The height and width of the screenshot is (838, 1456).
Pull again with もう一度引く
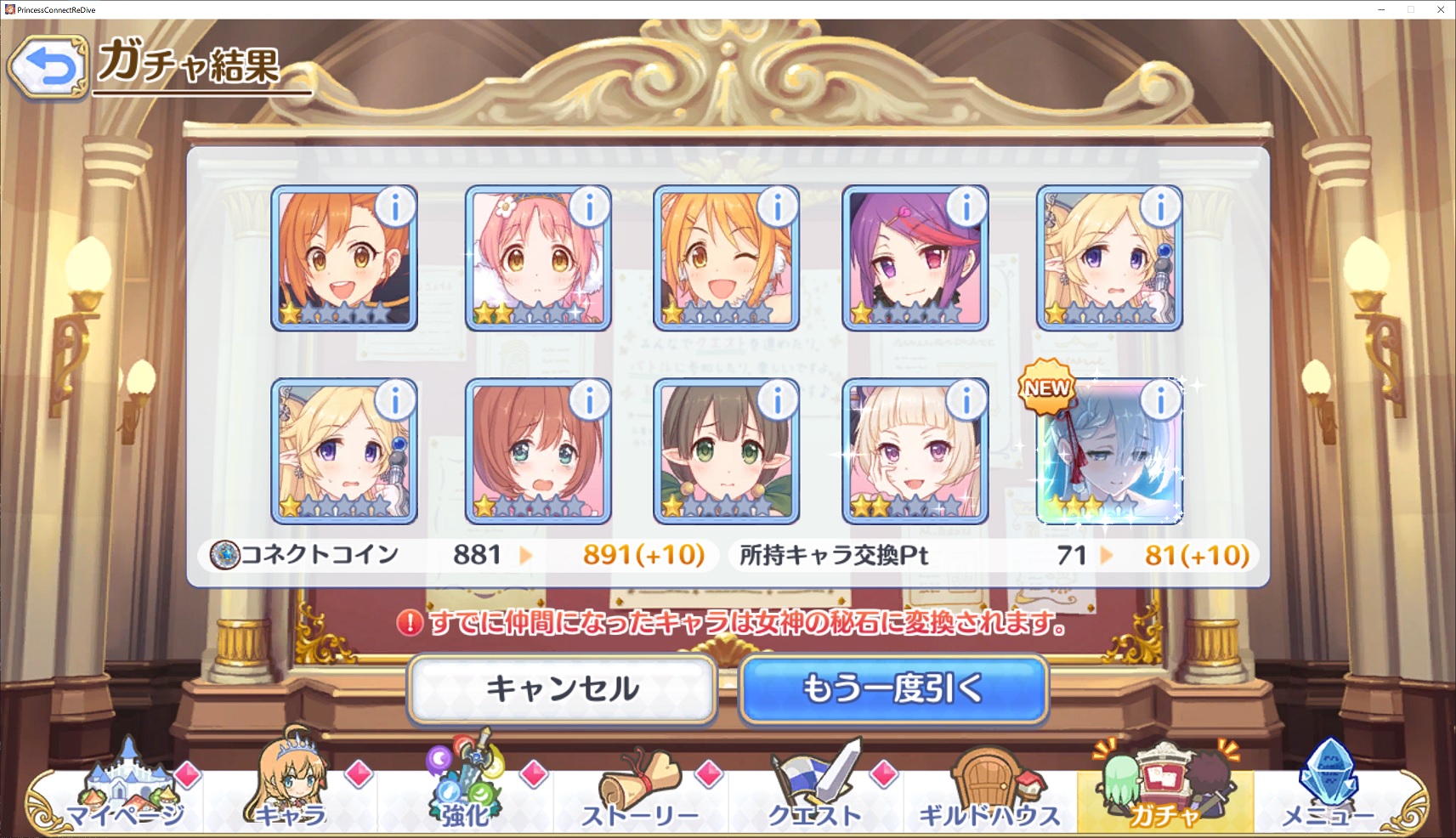(x=892, y=688)
